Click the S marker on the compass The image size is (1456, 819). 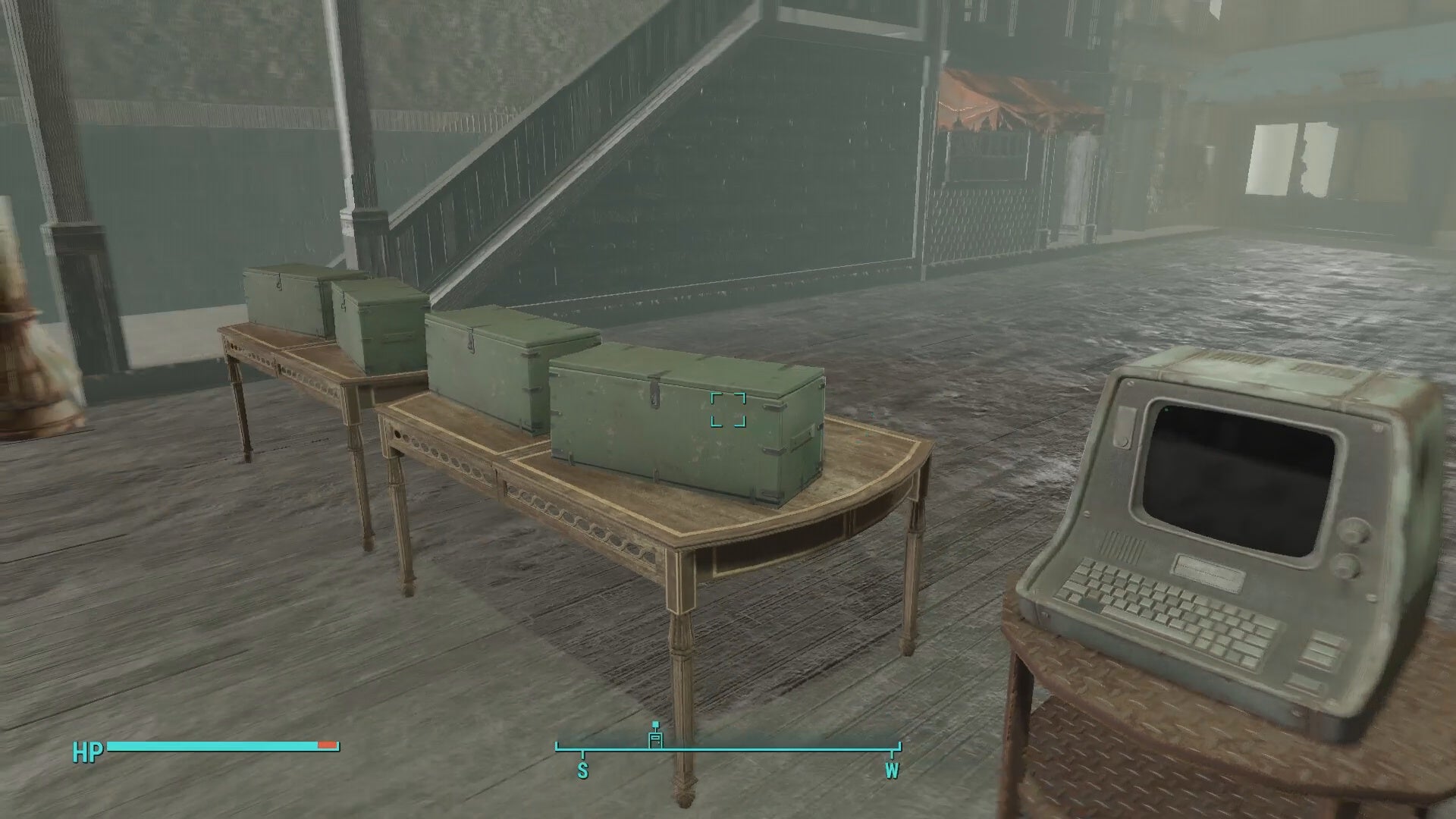coord(582,770)
